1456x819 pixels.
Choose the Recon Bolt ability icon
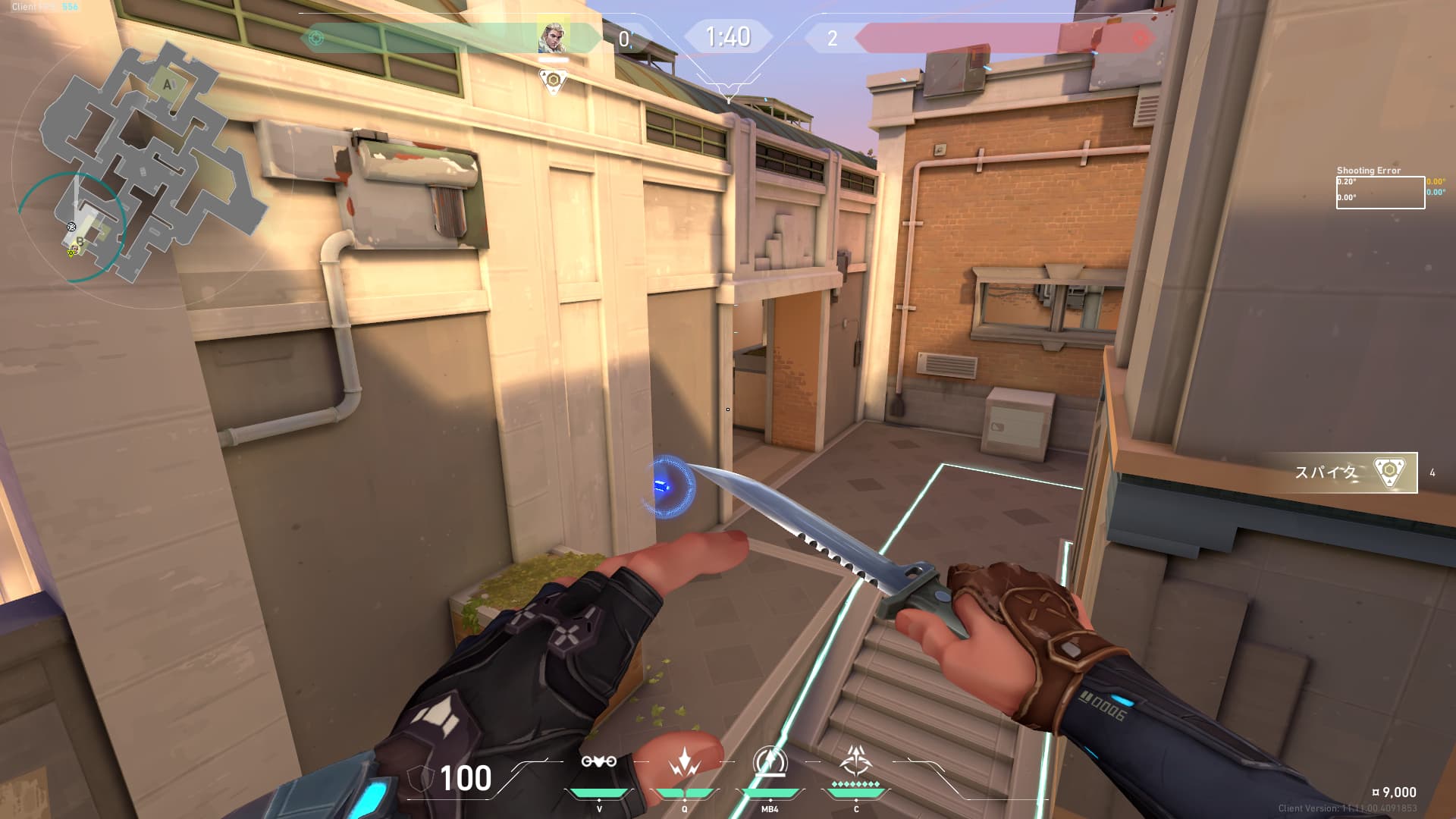(769, 762)
